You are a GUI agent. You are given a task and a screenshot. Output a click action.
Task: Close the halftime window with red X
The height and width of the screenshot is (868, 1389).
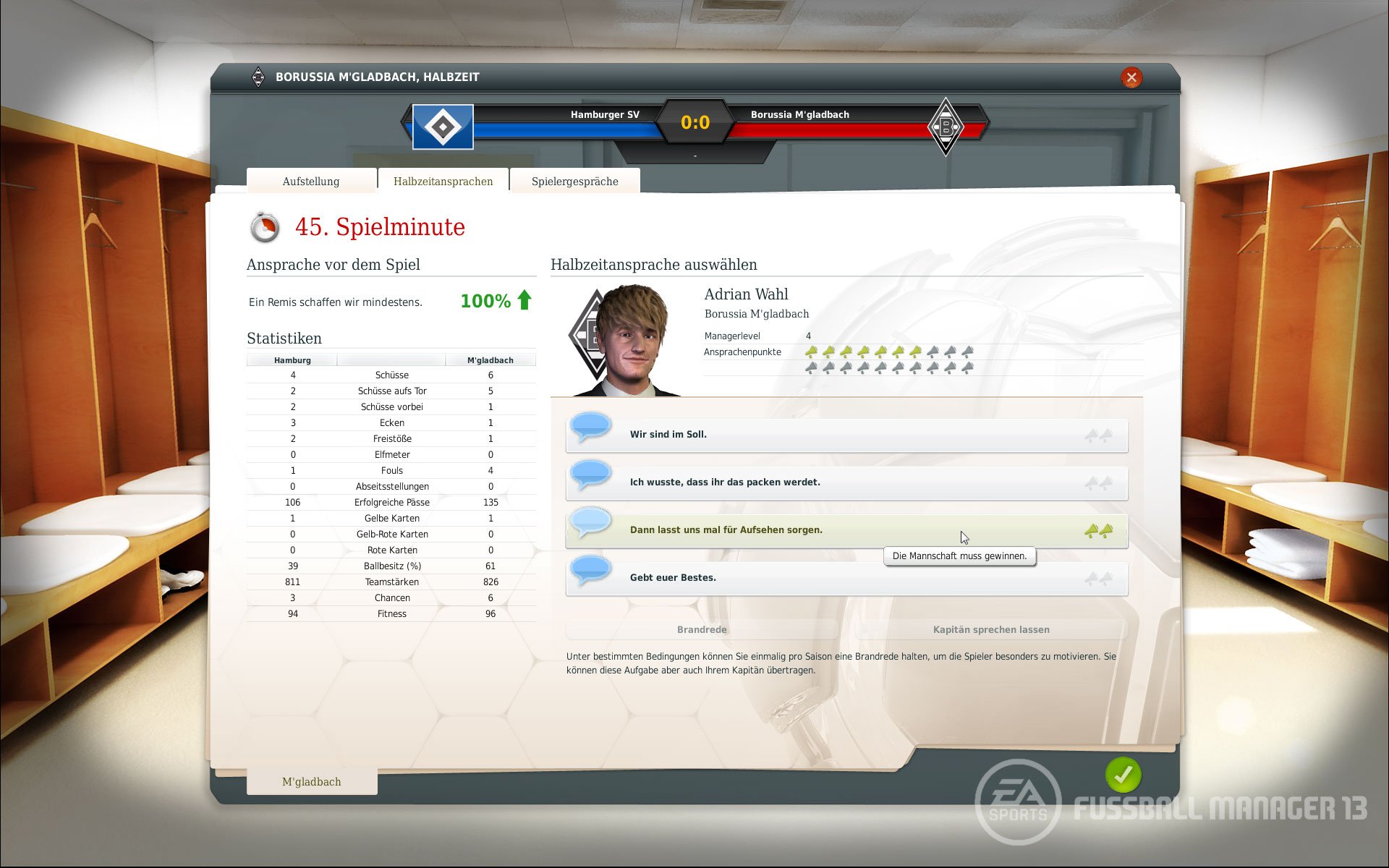(1131, 77)
